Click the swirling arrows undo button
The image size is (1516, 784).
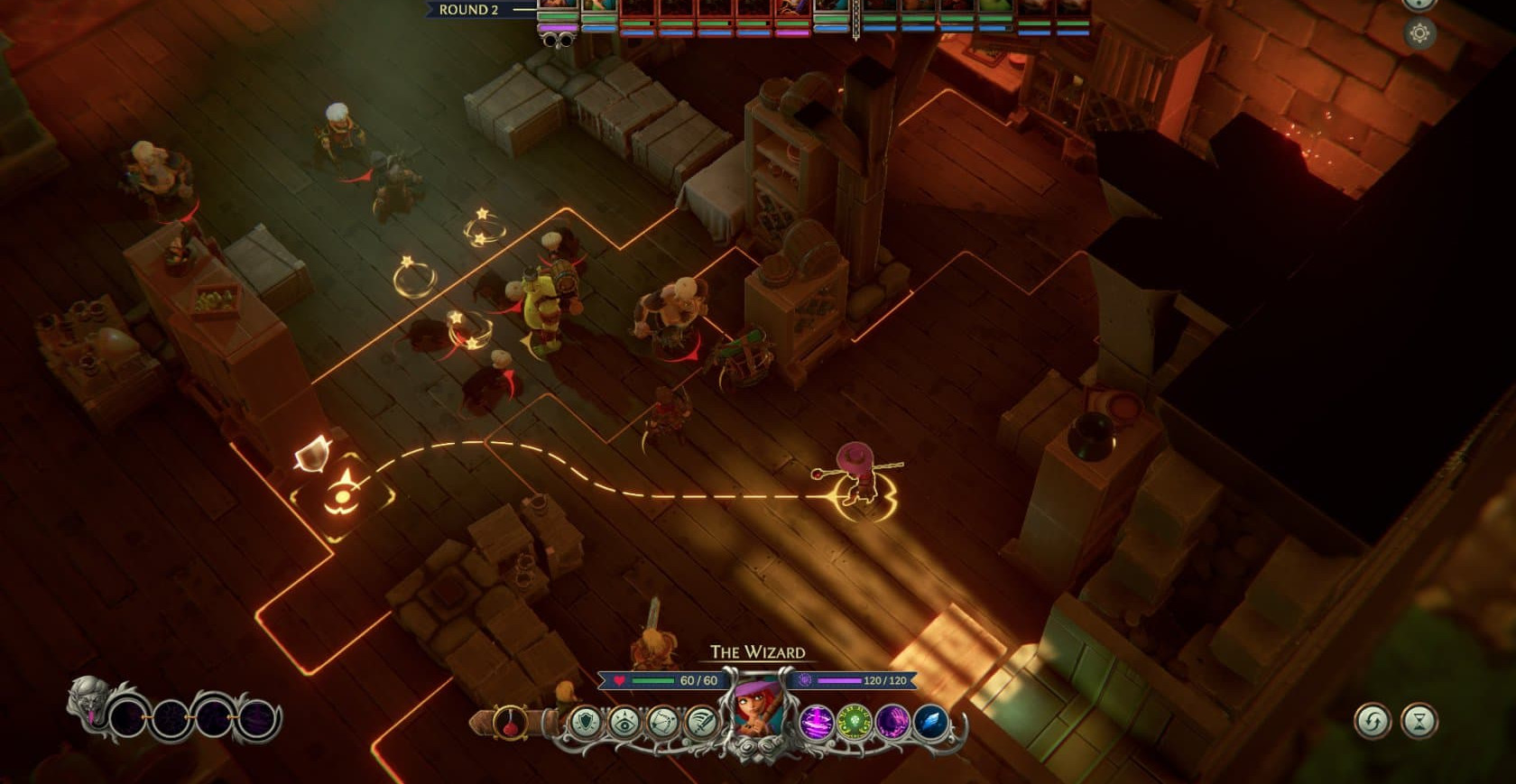click(x=1373, y=721)
